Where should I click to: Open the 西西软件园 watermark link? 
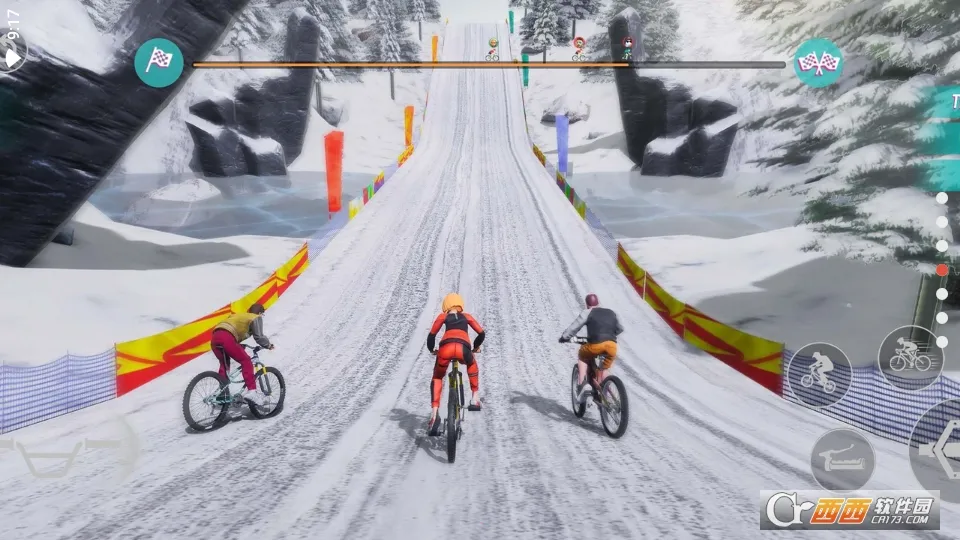(x=849, y=510)
